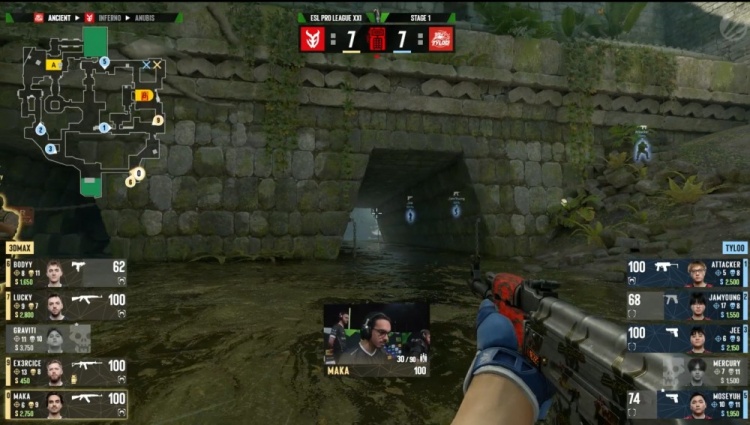750x425 pixels.
Task: Choose the Ancient map in the series bar
Action: [57, 17]
